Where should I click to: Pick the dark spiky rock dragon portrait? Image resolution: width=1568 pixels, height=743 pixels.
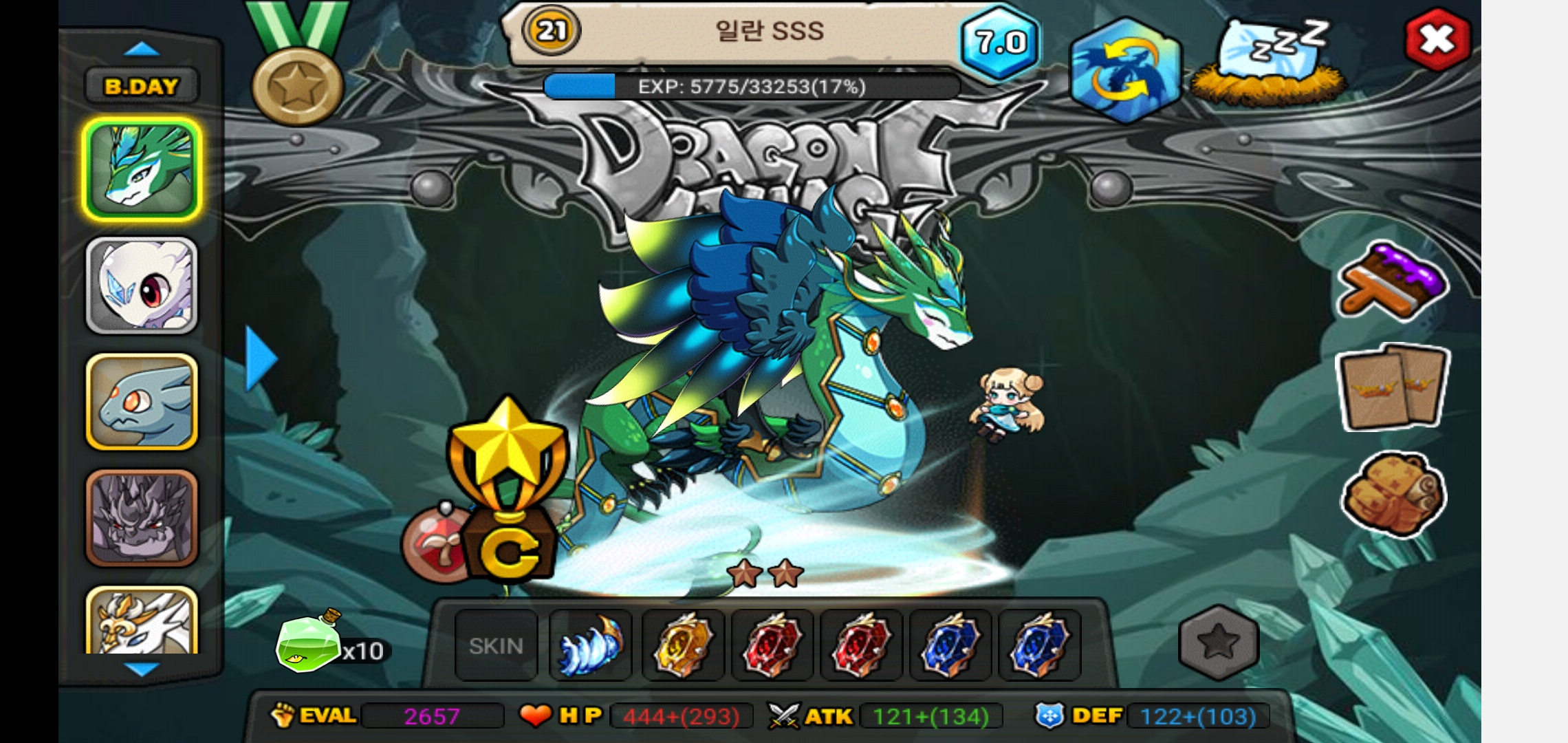[x=142, y=517]
